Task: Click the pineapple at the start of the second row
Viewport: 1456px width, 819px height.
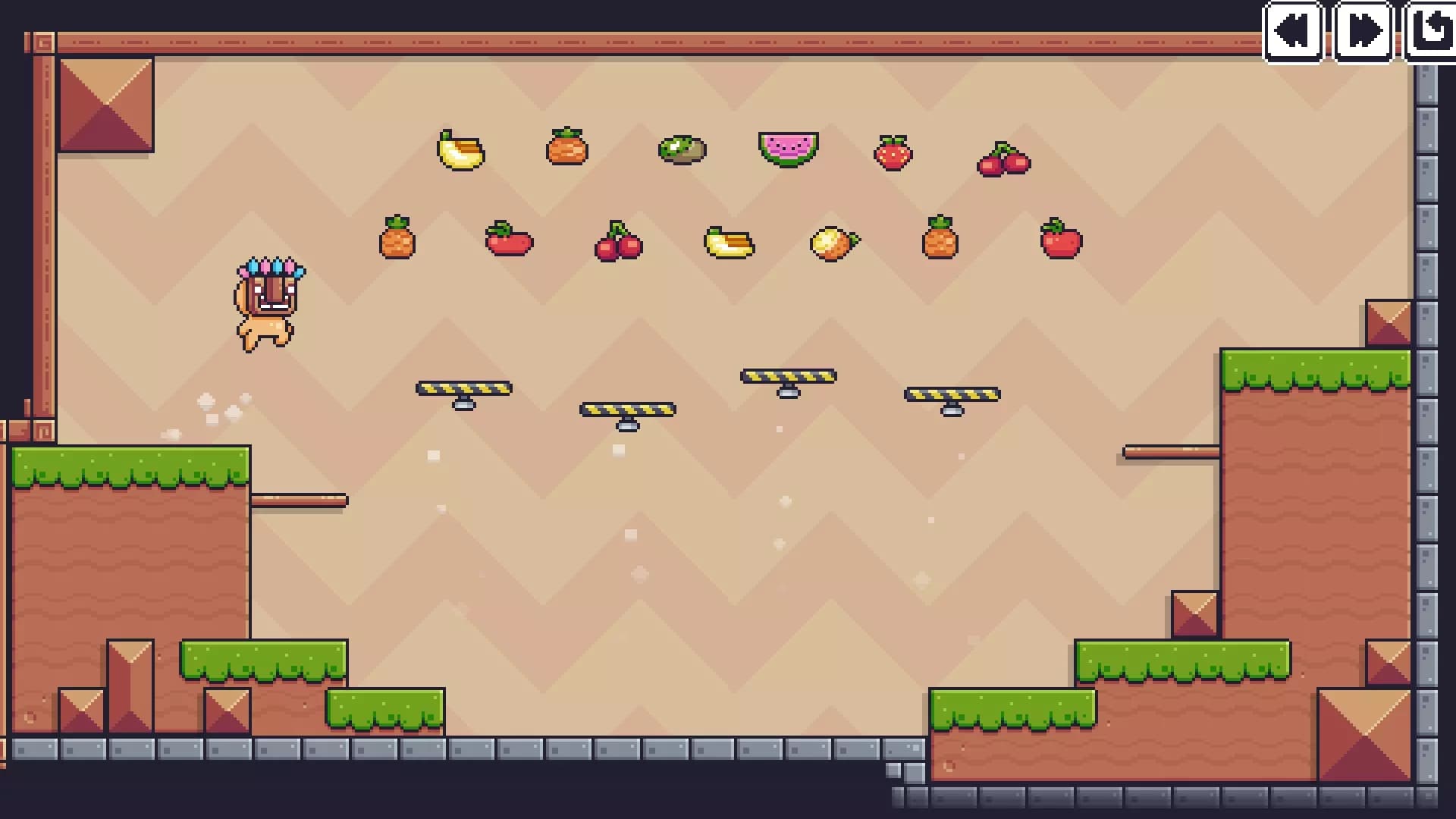Action: click(x=397, y=240)
